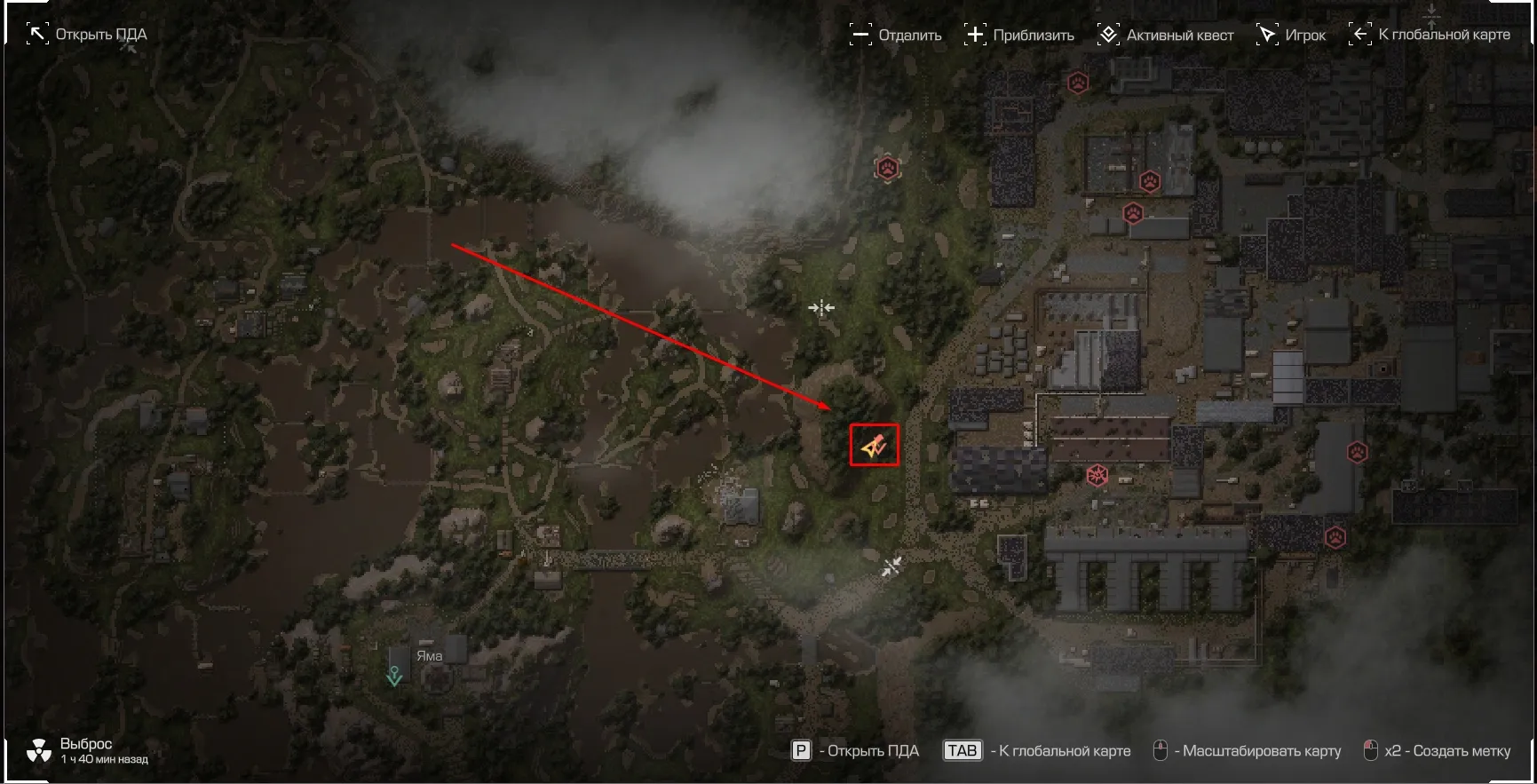Select the paw marker with bracket highlights
1537x784 pixels.
(x=887, y=168)
